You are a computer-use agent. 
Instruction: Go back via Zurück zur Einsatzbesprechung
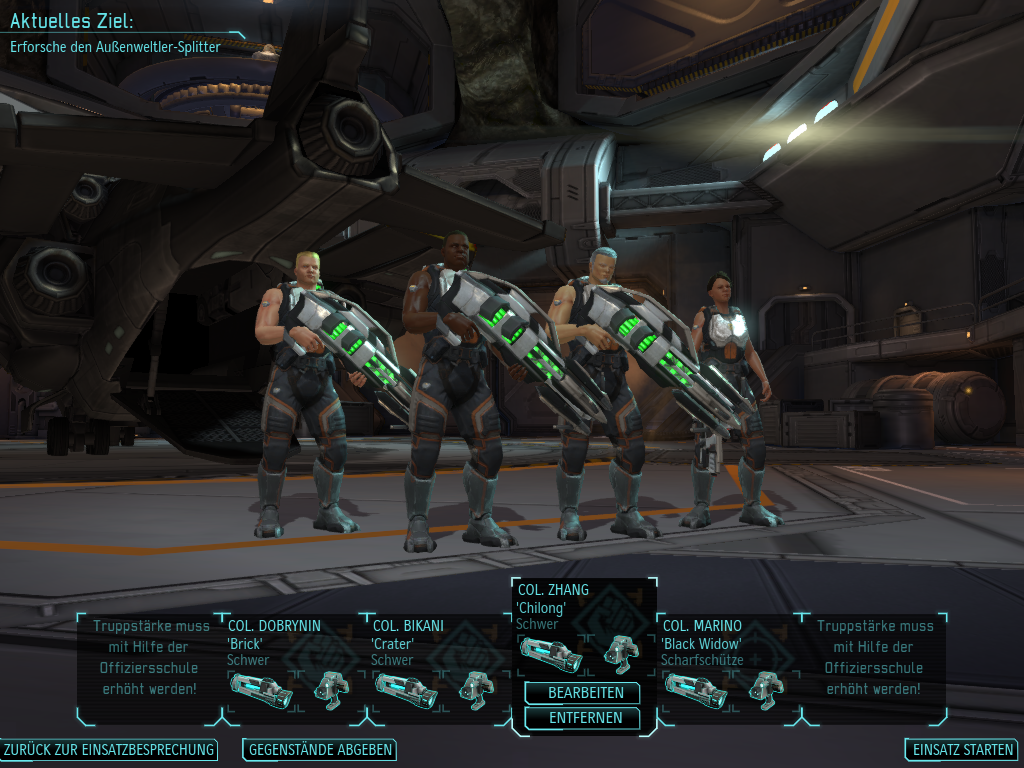pos(109,750)
